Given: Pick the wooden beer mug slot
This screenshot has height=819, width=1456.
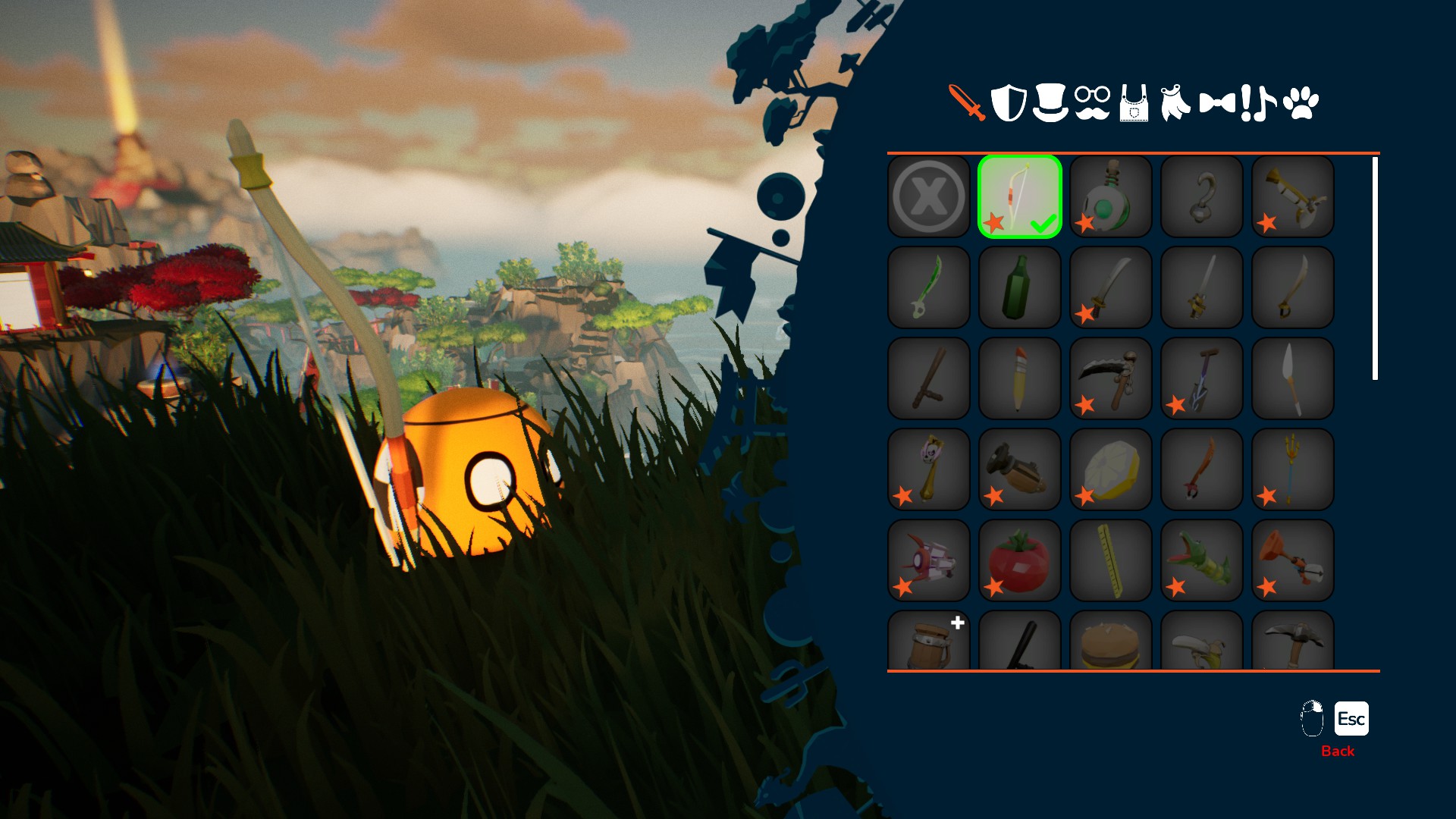Looking at the screenshot, I should tap(929, 642).
